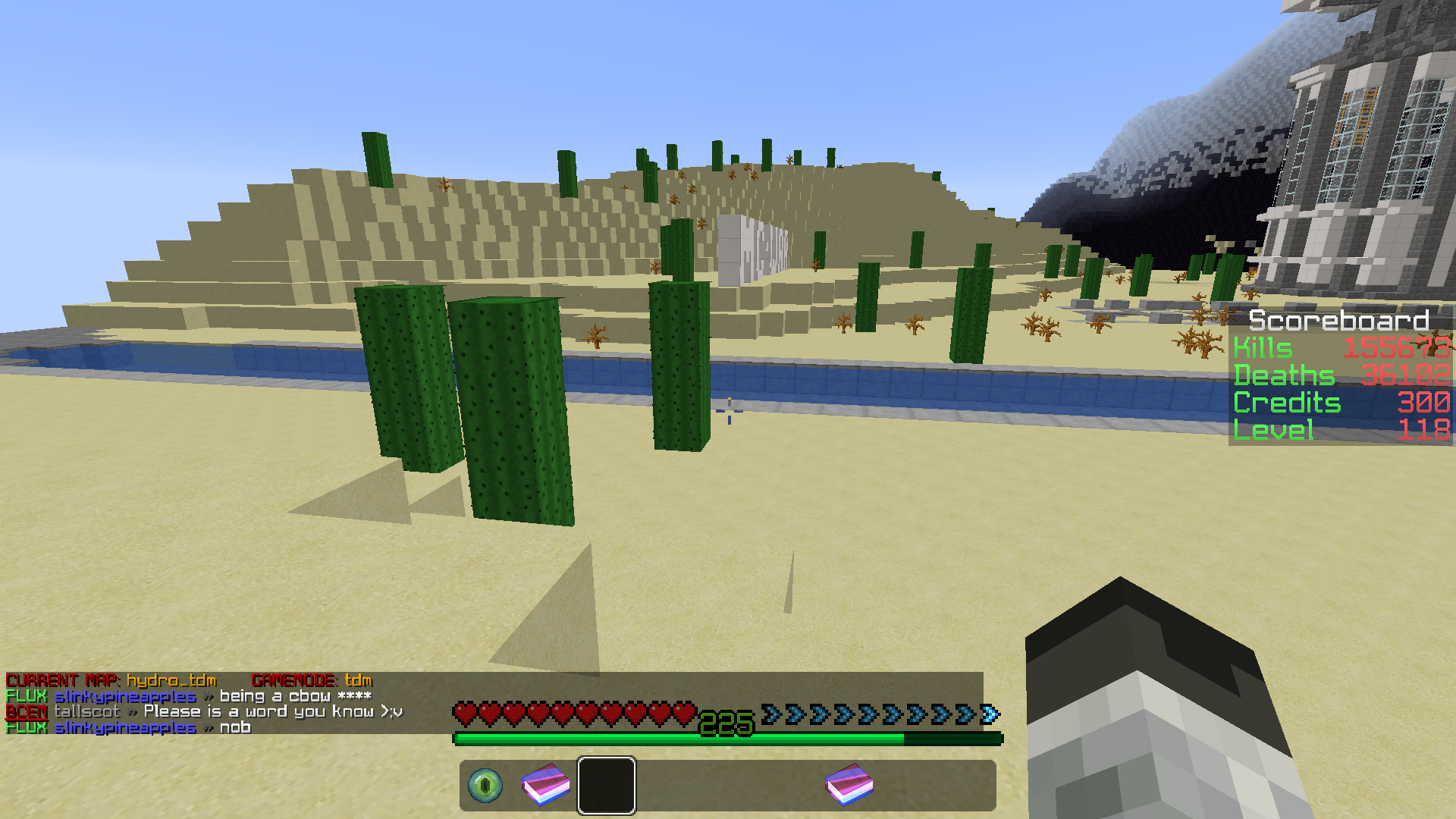Viewport: 1456px width, 819px height.
Task: Choose the enchanted book beside the Eye of Ender
Action: click(x=546, y=786)
